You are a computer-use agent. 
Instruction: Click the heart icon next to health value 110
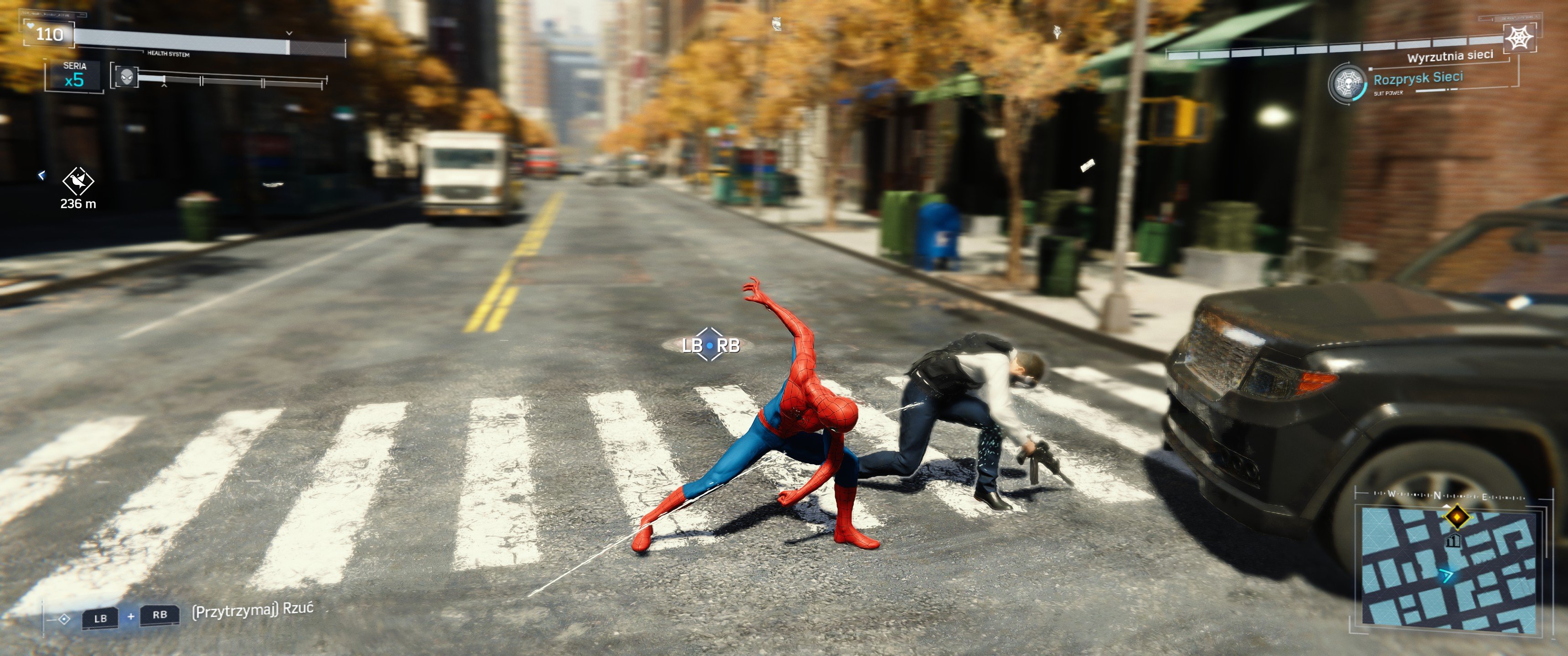pyautogui.click(x=30, y=26)
